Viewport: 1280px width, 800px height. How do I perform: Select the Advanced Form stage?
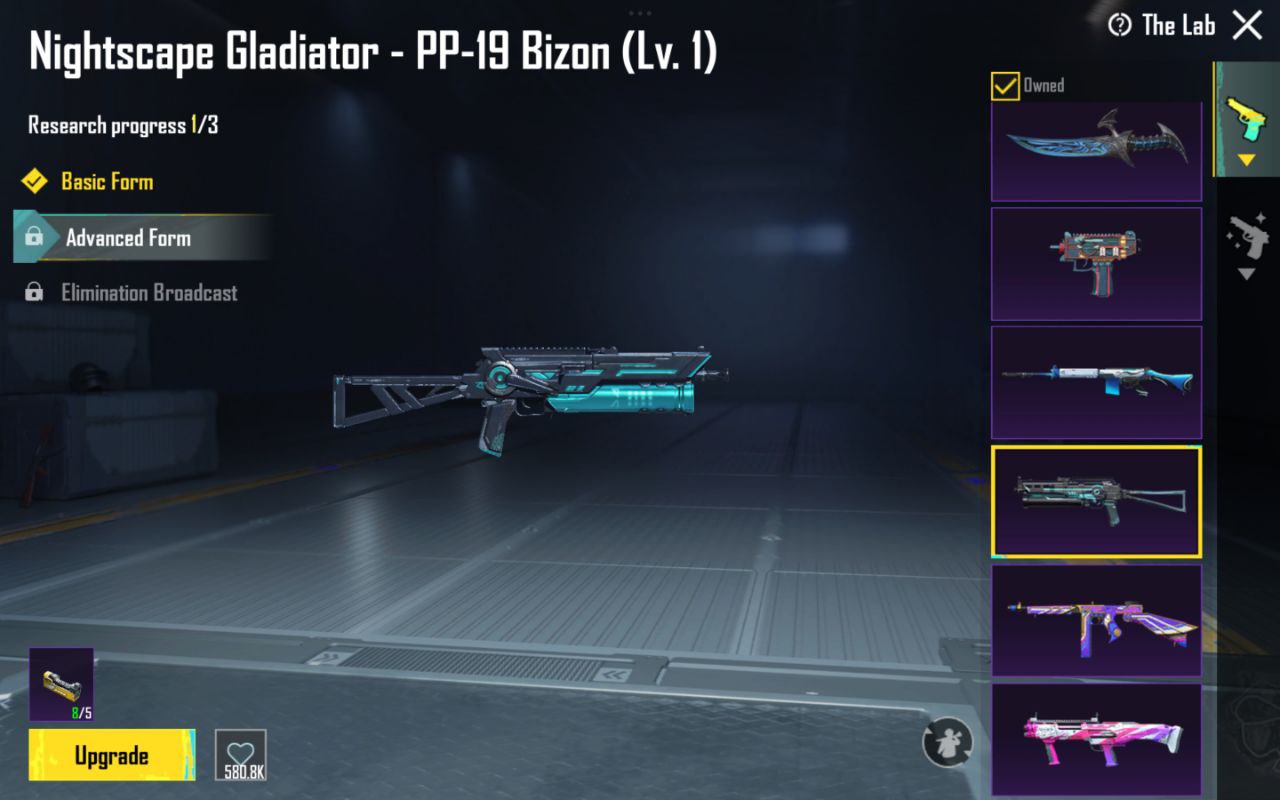pyautogui.click(x=128, y=238)
